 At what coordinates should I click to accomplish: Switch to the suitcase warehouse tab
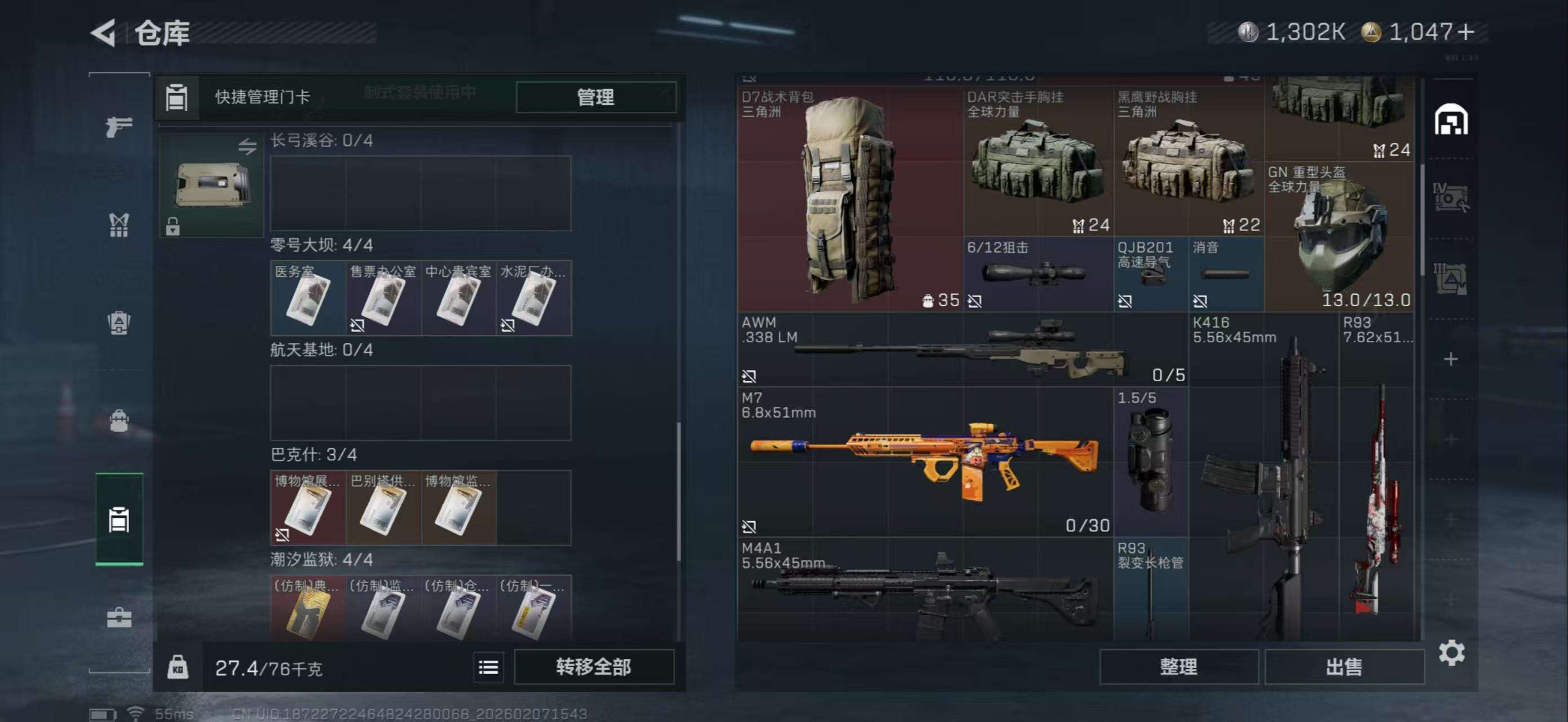click(x=120, y=522)
